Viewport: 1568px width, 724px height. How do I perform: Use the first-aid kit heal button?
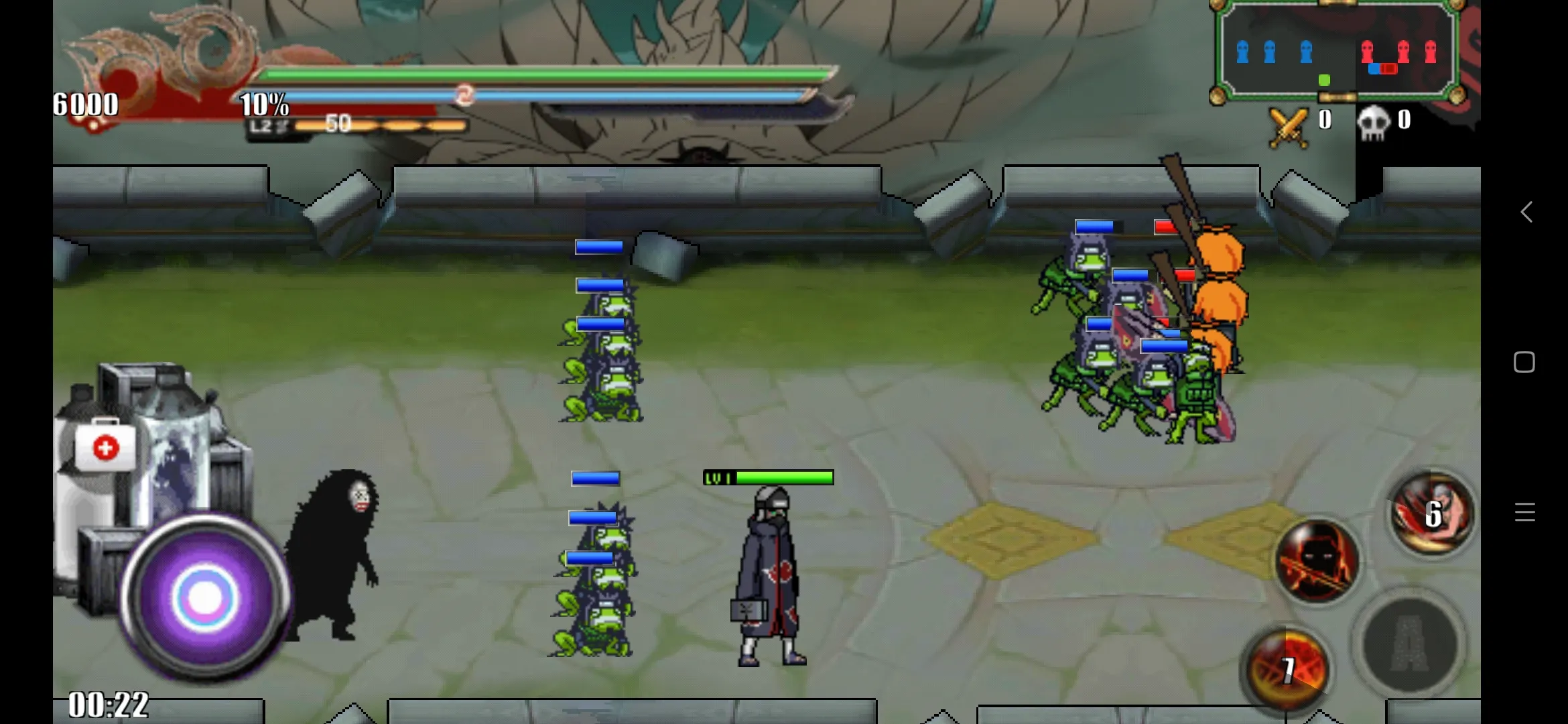tap(105, 448)
